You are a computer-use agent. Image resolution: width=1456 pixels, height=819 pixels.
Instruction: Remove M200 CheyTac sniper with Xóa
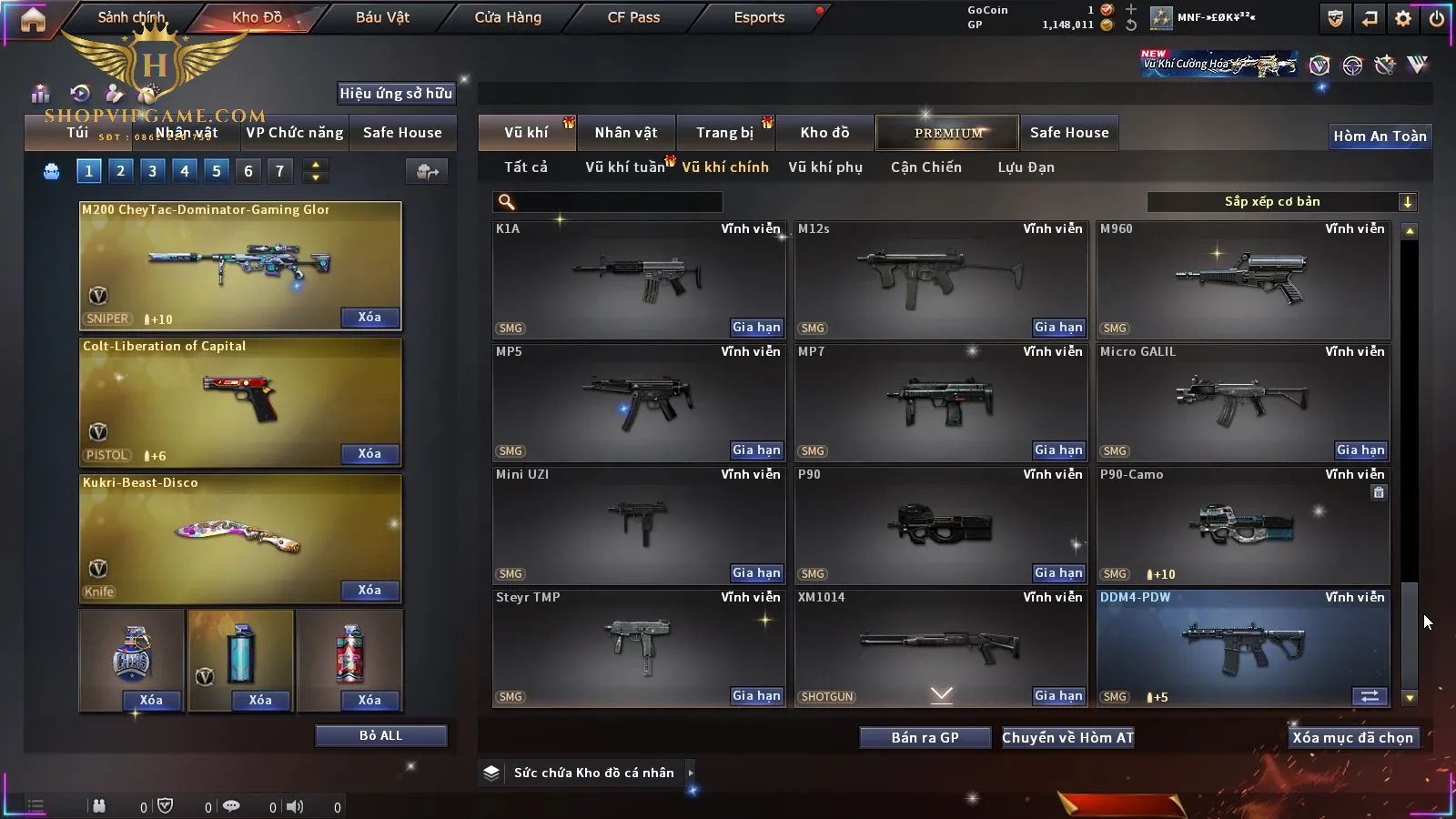point(369,318)
